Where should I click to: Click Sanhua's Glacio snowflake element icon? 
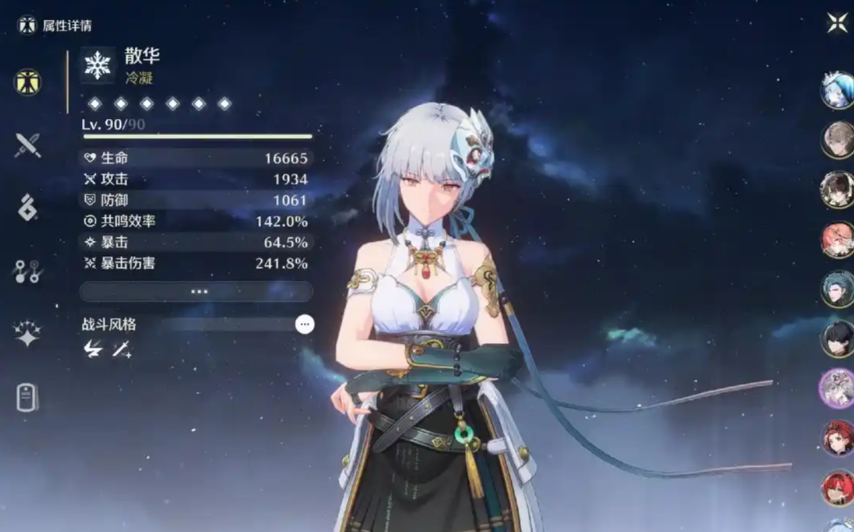97,66
